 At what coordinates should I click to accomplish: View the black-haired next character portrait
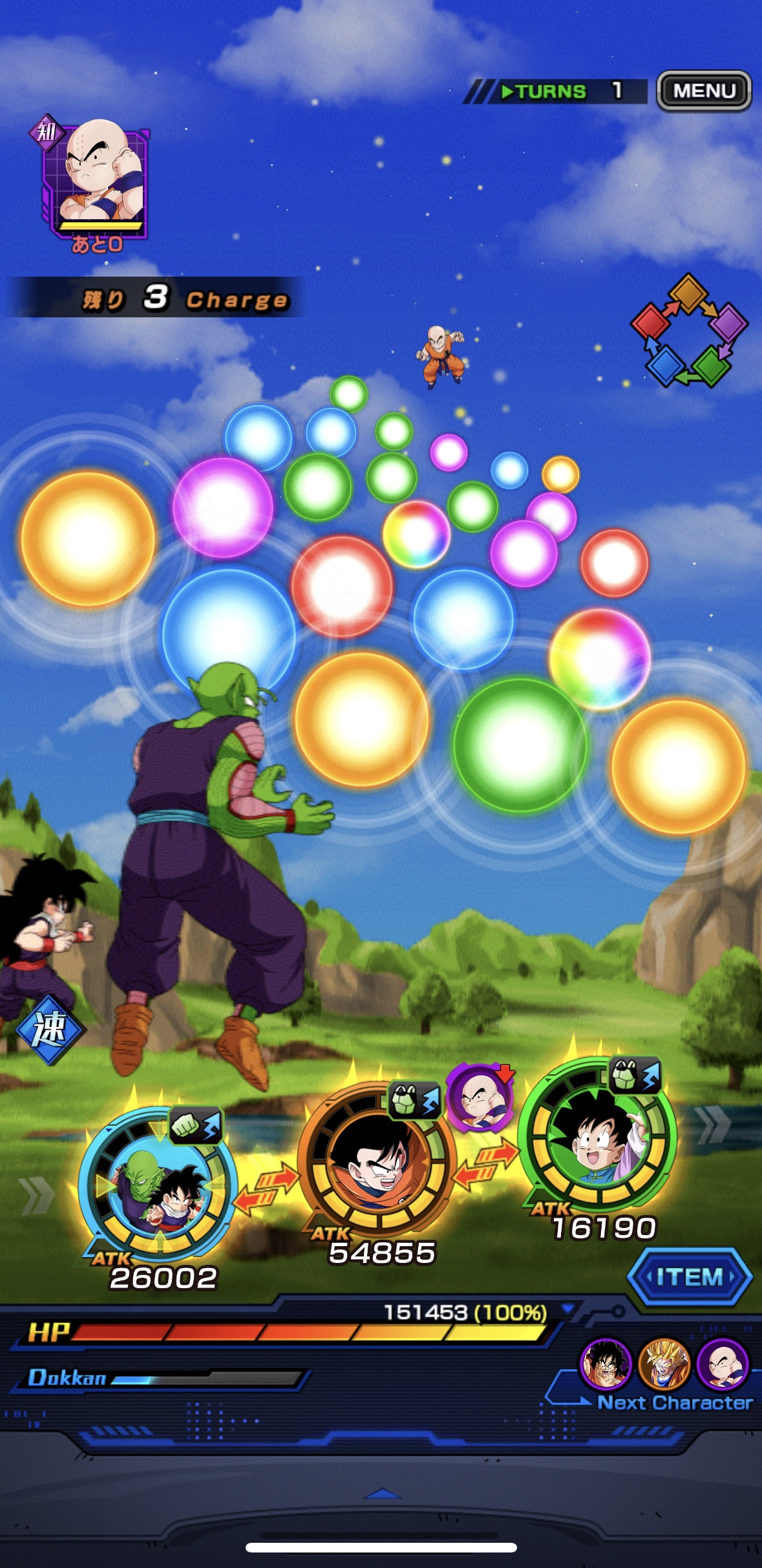(606, 1364)
